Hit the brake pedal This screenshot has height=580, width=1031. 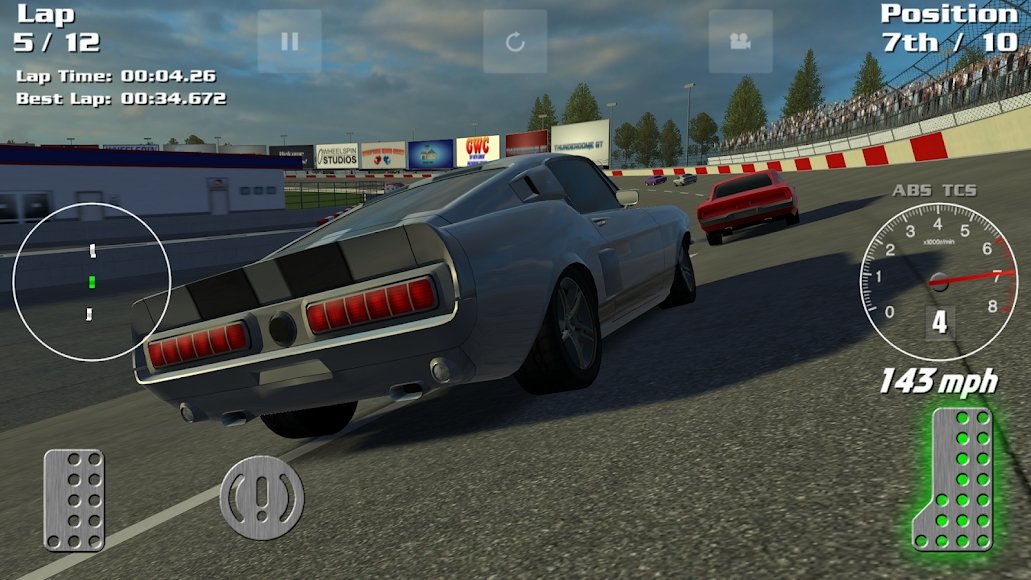point(74,499)
